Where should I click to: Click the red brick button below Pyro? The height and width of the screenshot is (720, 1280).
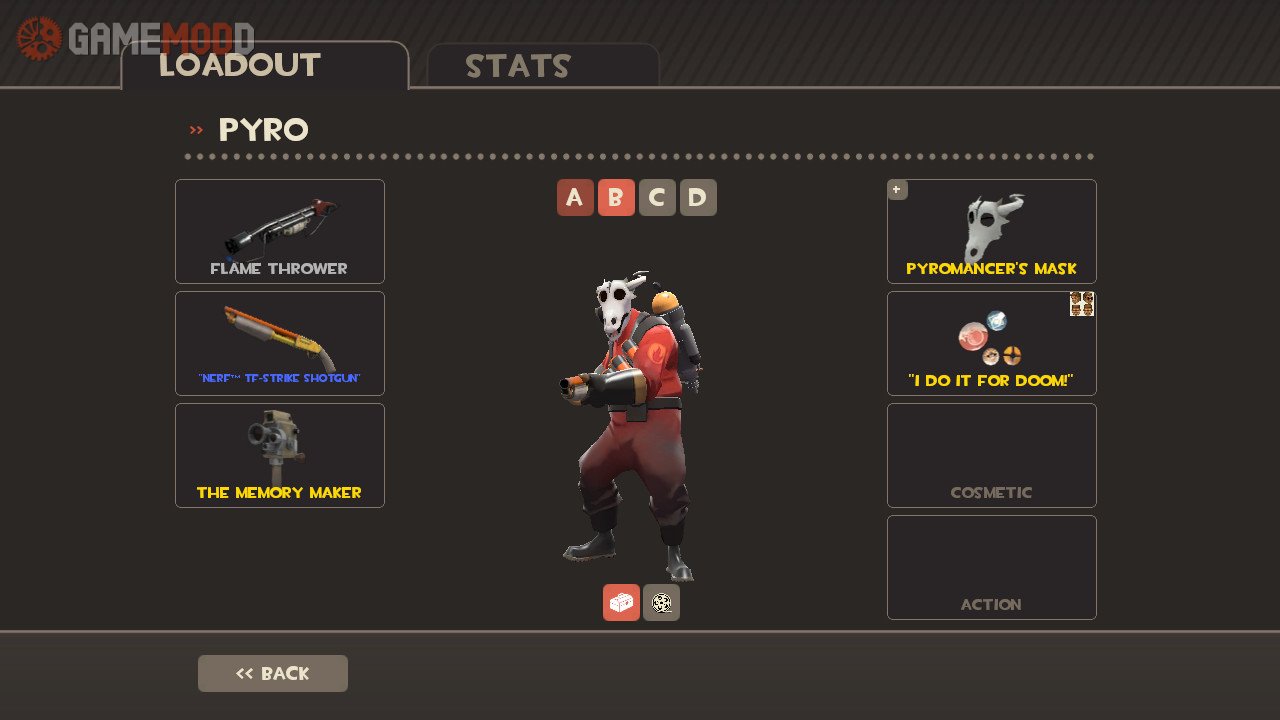point(621,602)
